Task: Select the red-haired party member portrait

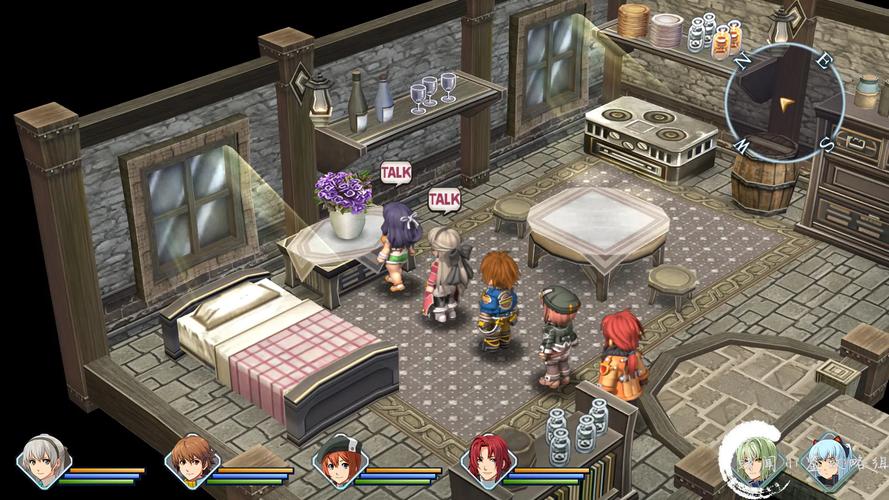Action: tap(488, 461)
